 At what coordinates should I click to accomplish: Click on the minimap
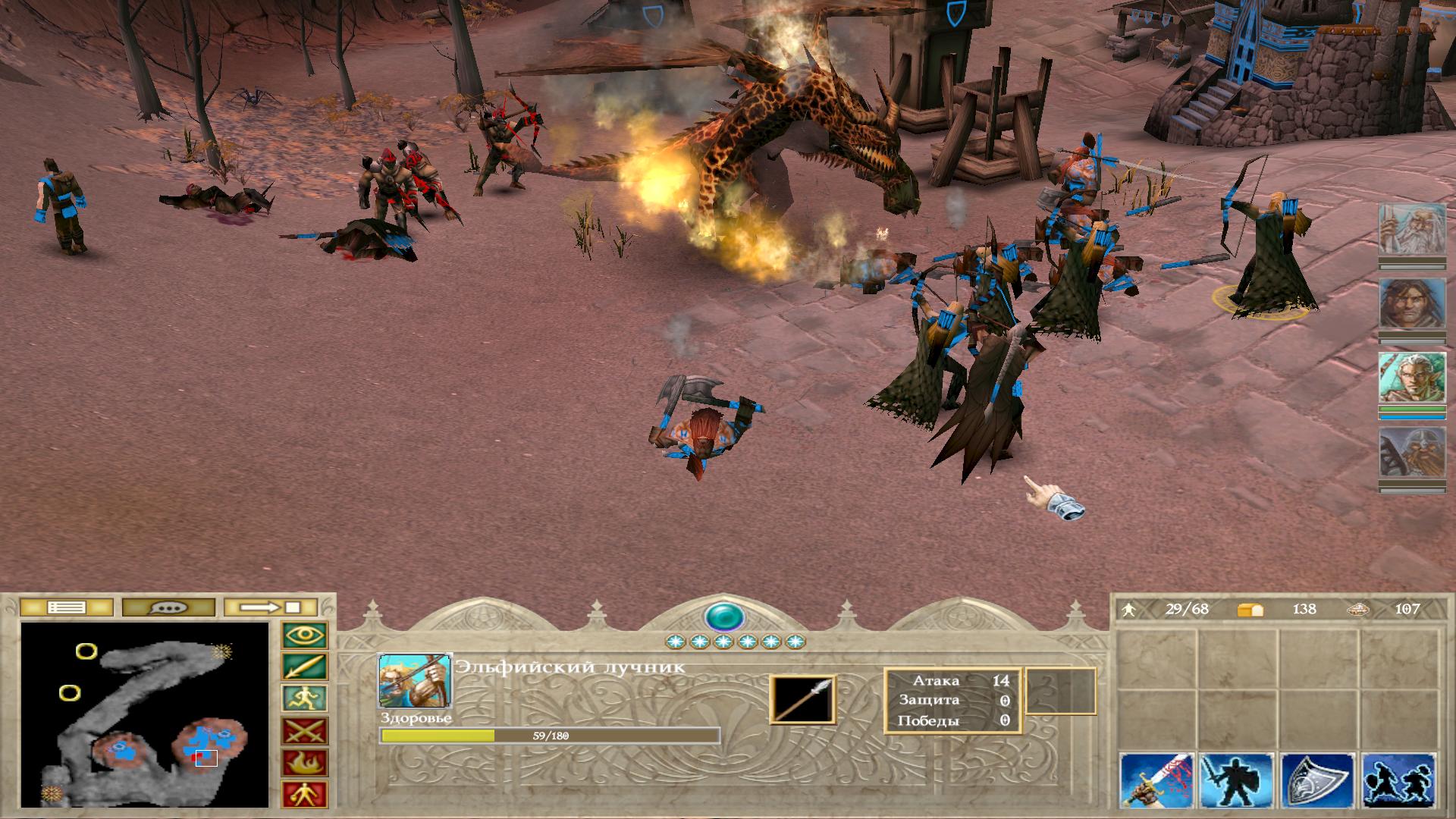click(145, 714)
